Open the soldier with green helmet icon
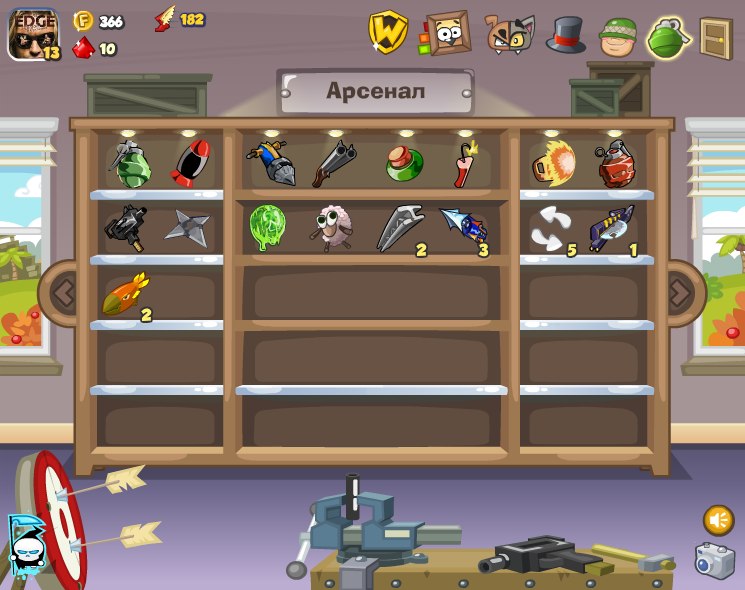The image size is (745, 590). (618, 37)
